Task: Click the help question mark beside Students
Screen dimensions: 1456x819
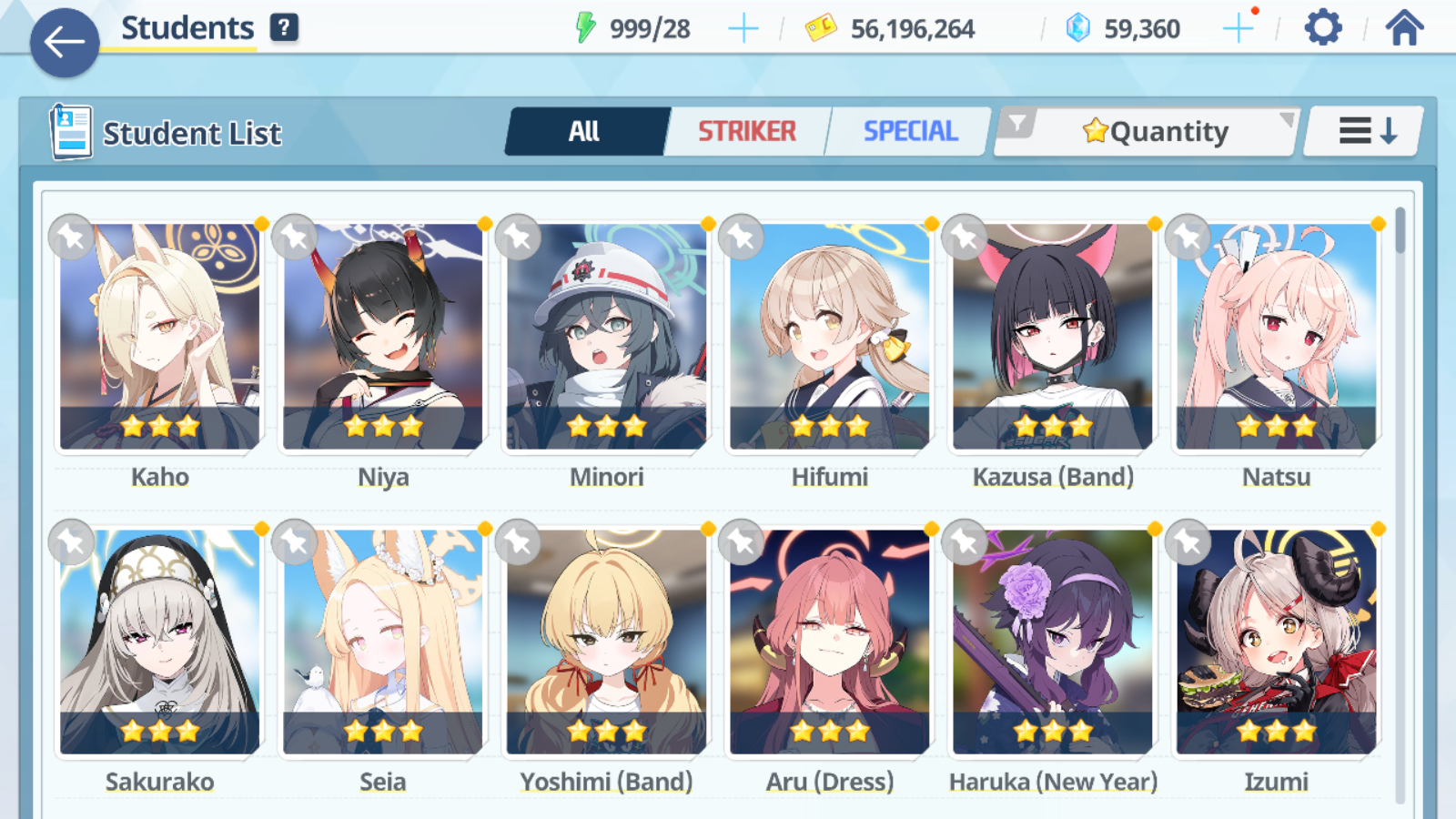Action: (285, 26)
